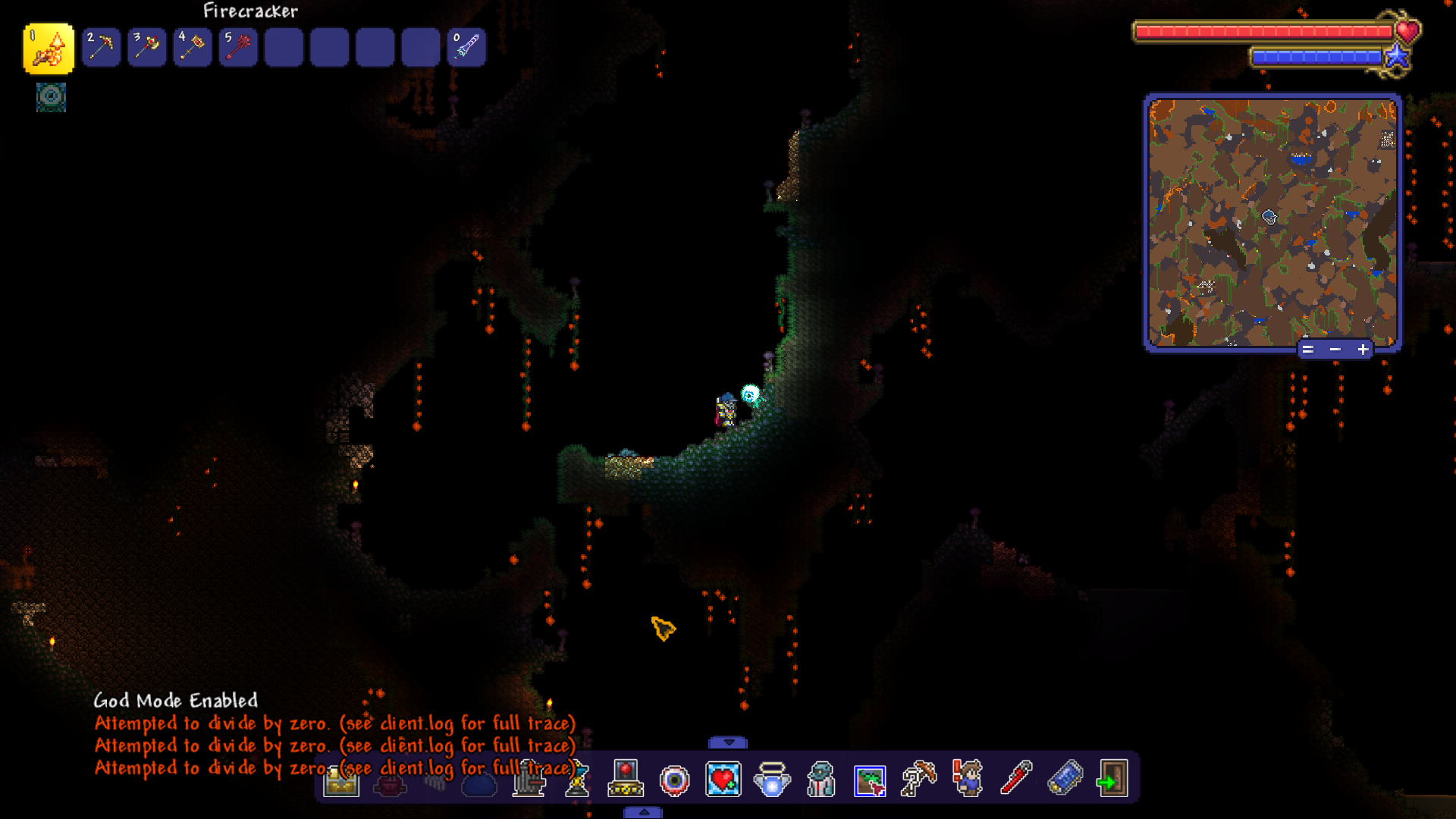Zoom out the minimap with the minus button

click(1335, 349)
